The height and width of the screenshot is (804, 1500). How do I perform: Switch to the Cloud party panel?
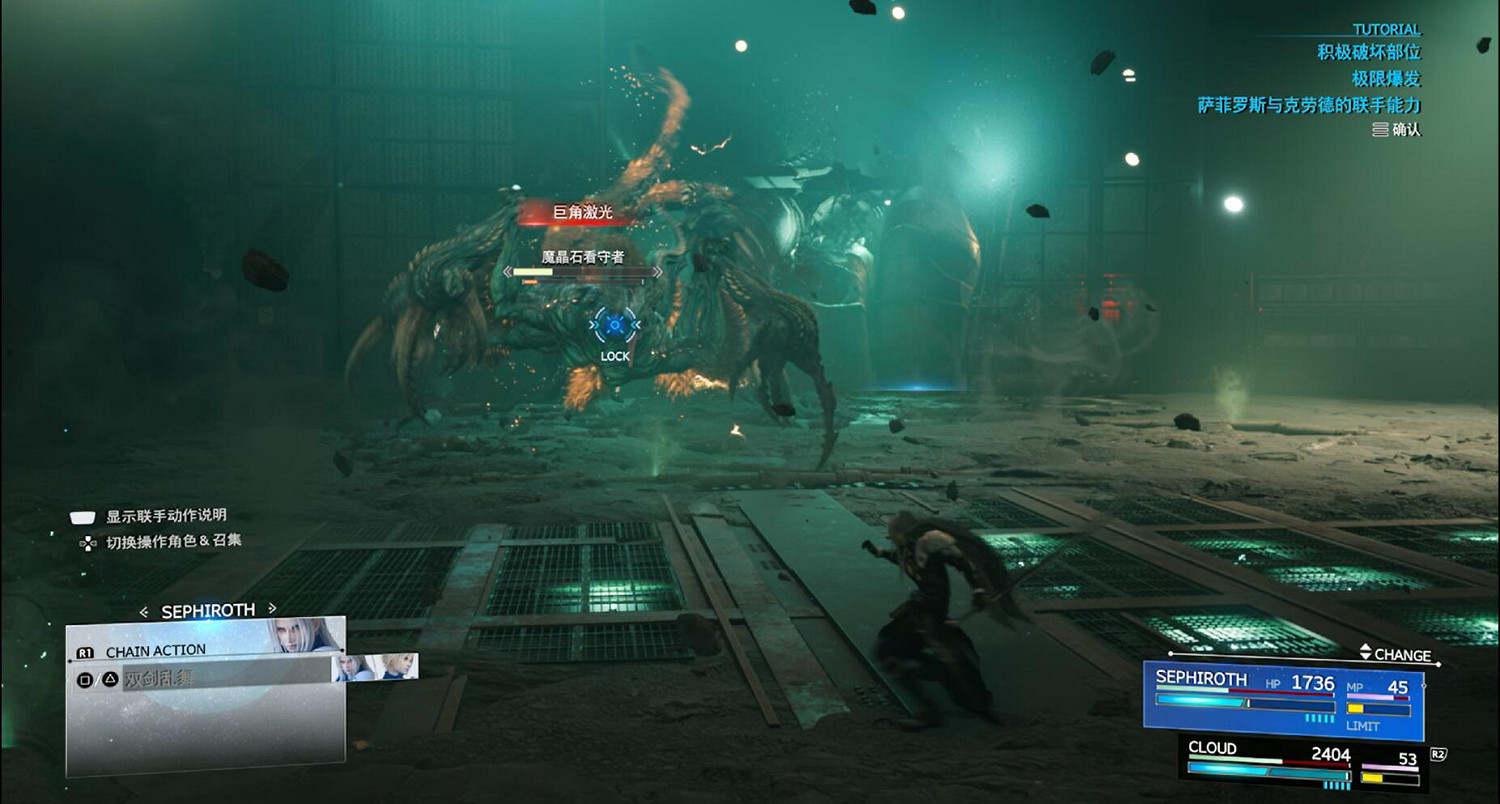(x=1300, y=763)
